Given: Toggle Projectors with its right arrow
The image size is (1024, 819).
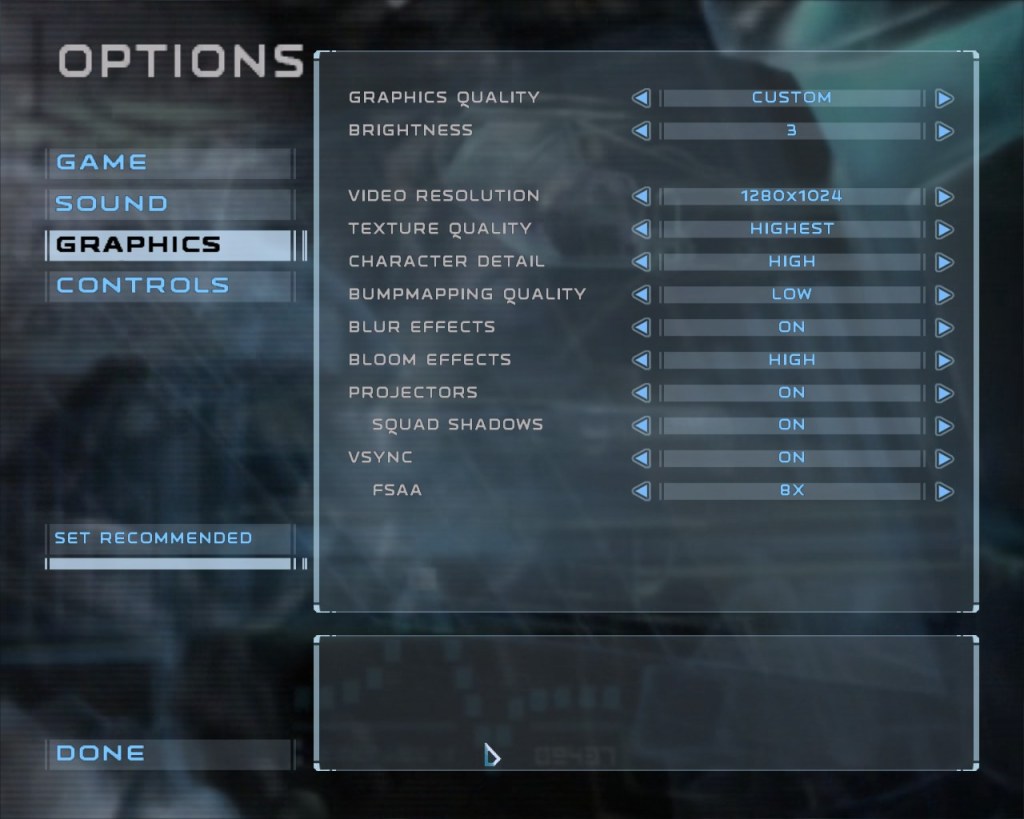Looking at the screenshot, I should (x=943, y=393).
